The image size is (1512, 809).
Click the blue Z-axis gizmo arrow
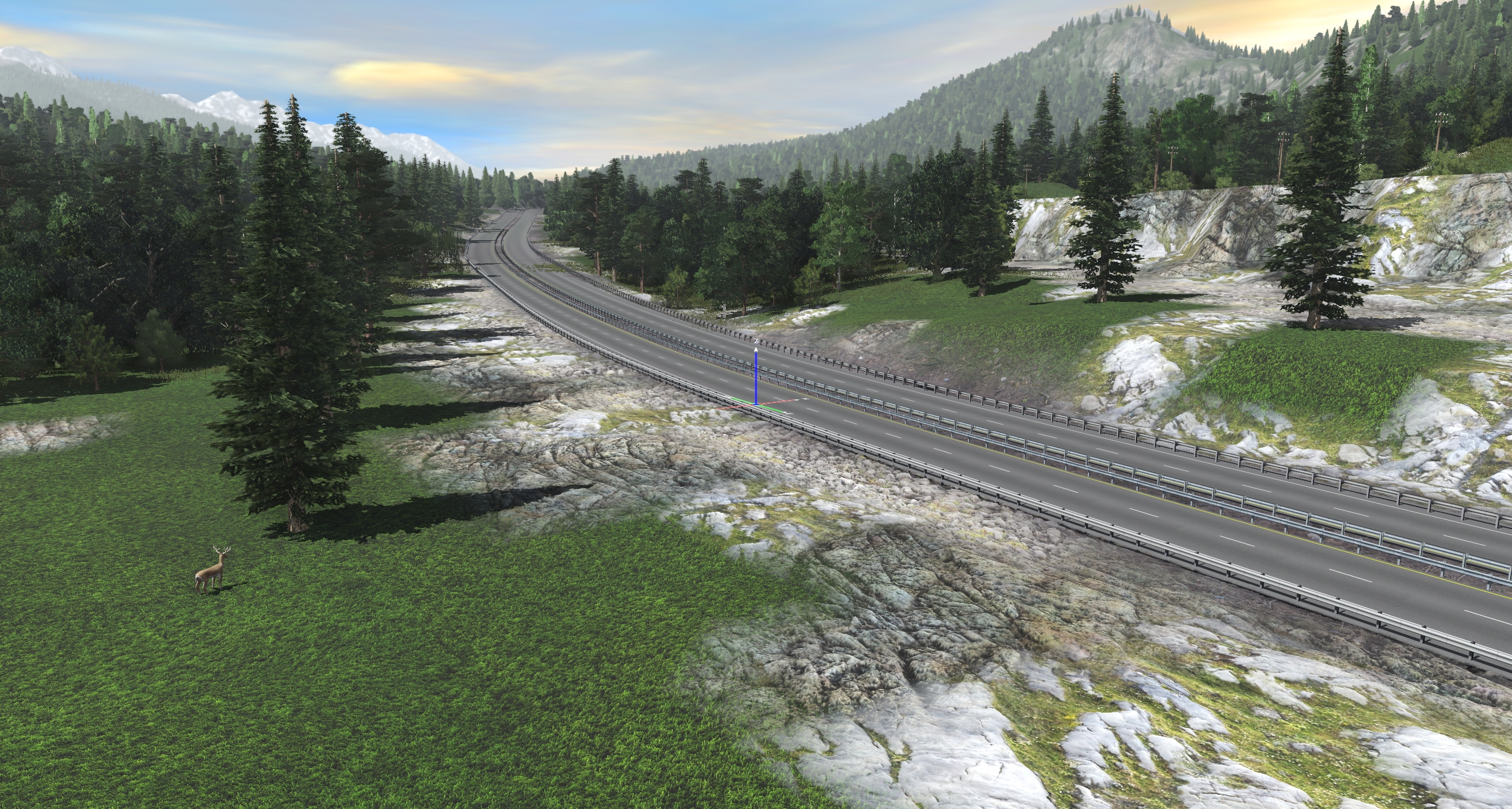[x=756, y=374]
